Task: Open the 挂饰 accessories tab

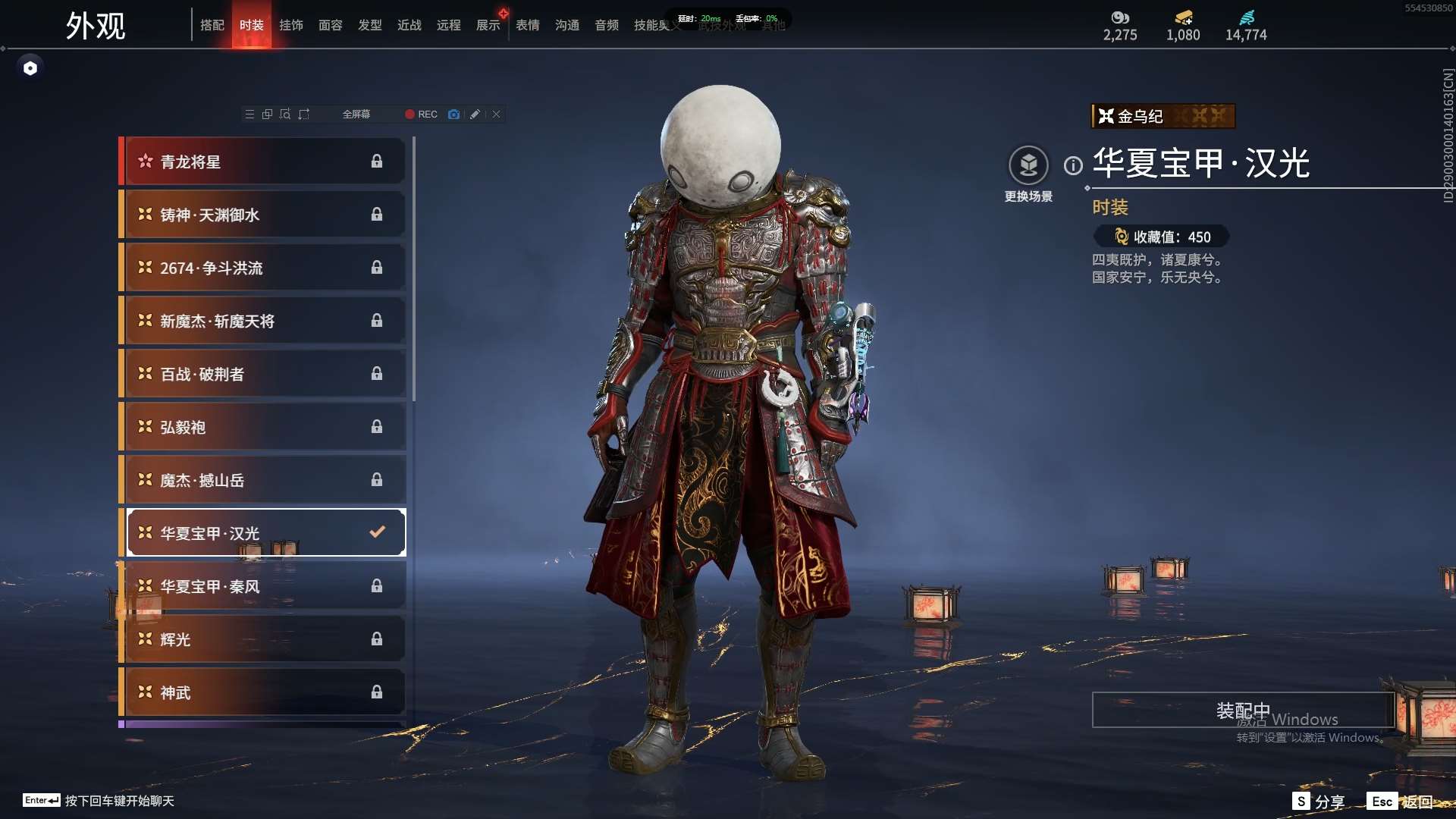Action: click(291, 25)
